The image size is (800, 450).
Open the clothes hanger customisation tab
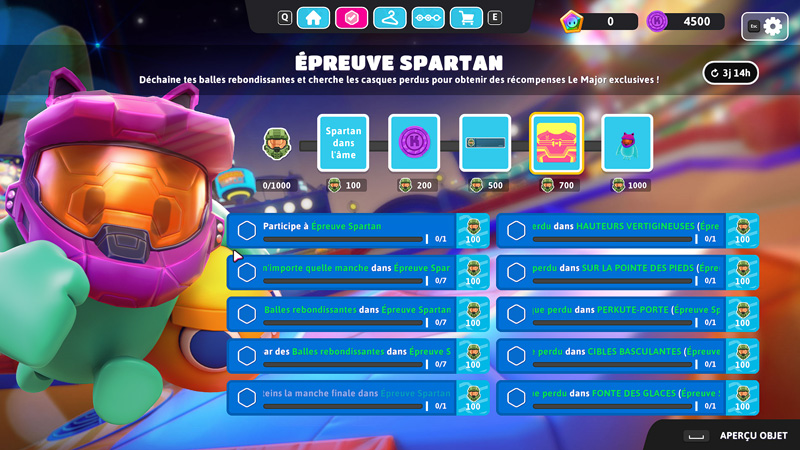click(389, 17)
